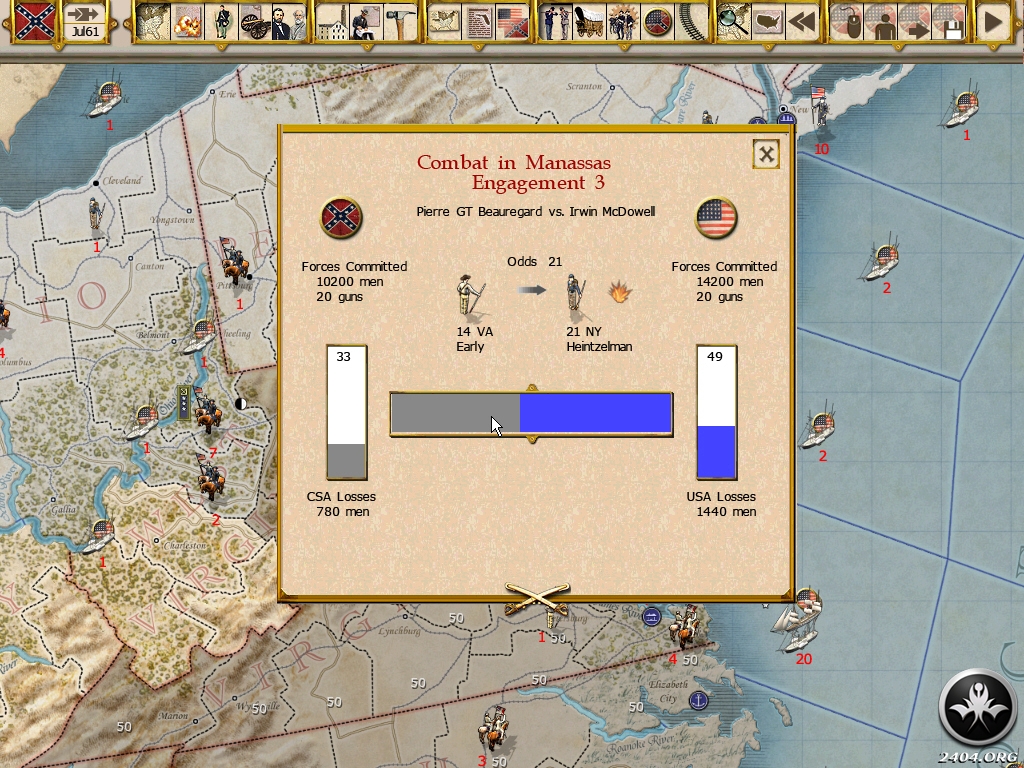Save the game with floppy disk icon
This screenshot has width=1024, height=768.
pos(948,21)
